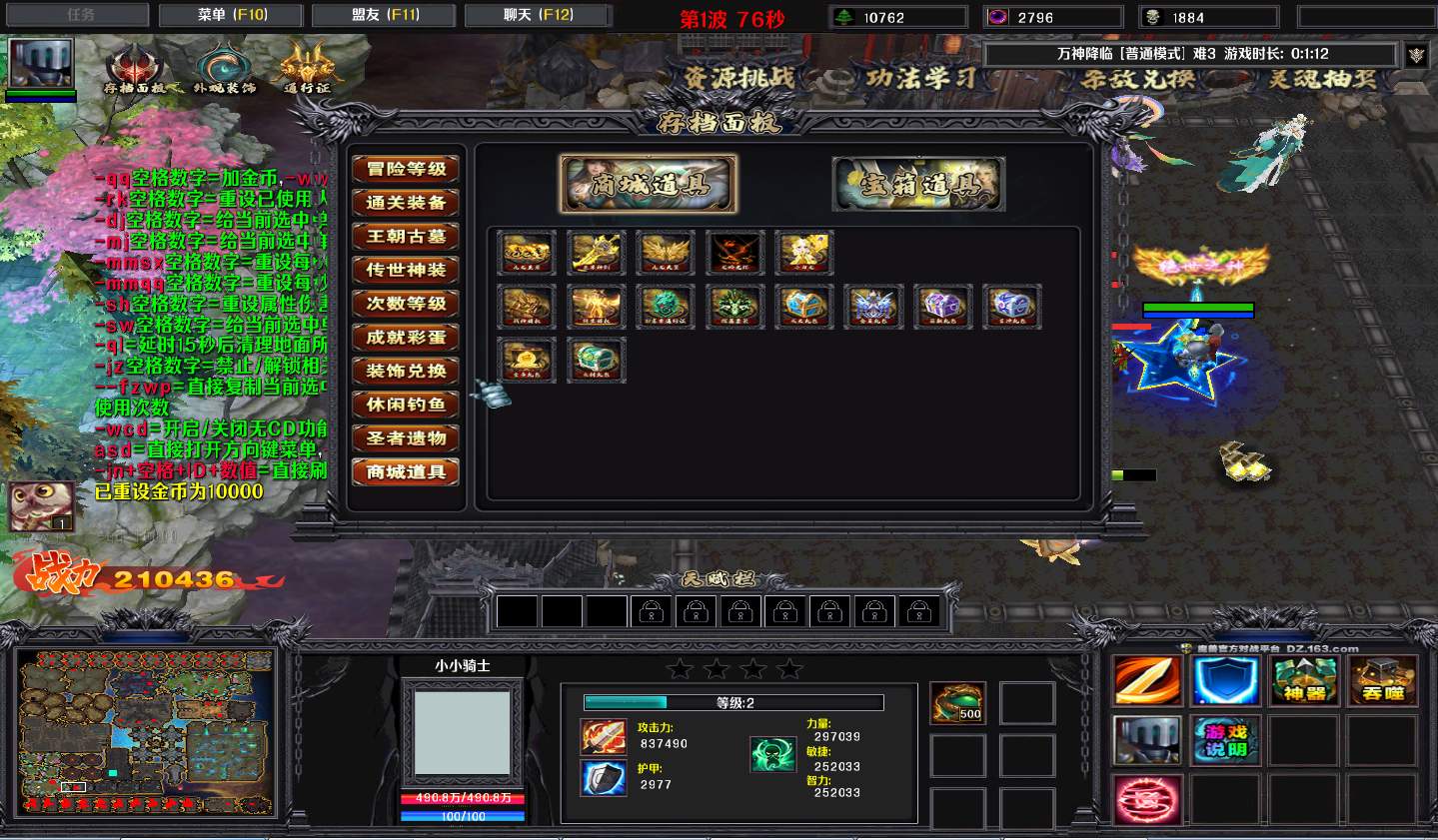Open the 休闲钓鱼 category
Image resolution: width=1438 pixels, height=840 pixels.
coord(406,405)
